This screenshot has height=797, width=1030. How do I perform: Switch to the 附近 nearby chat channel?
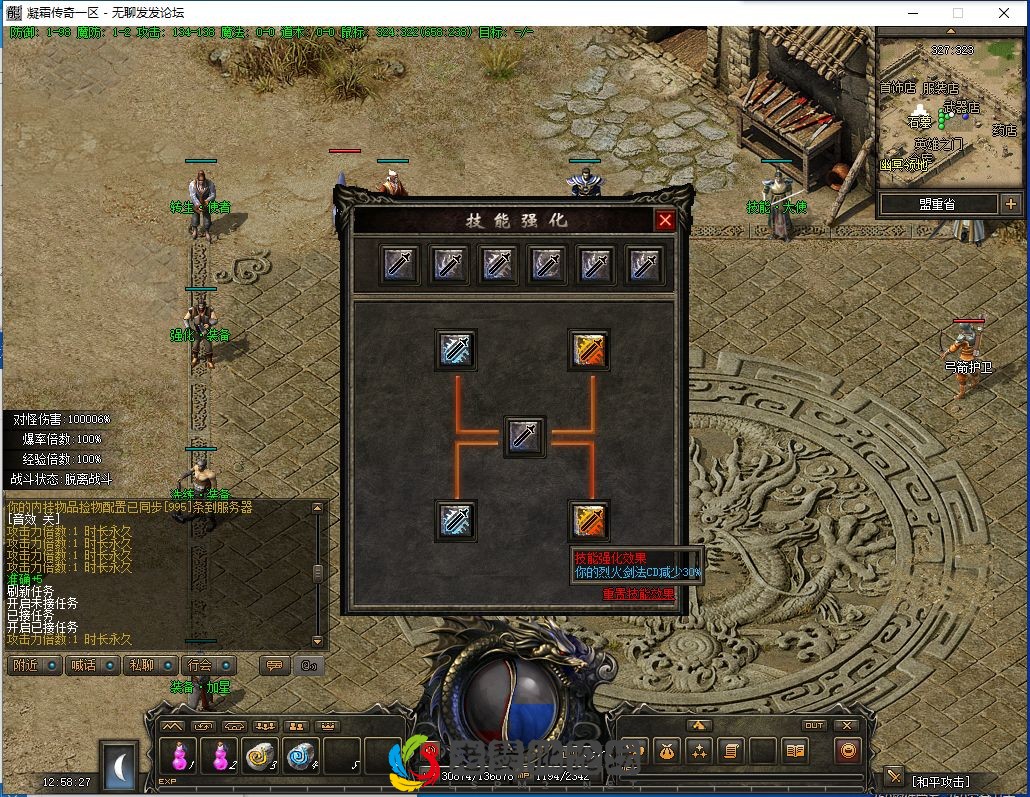click(33, 665)
